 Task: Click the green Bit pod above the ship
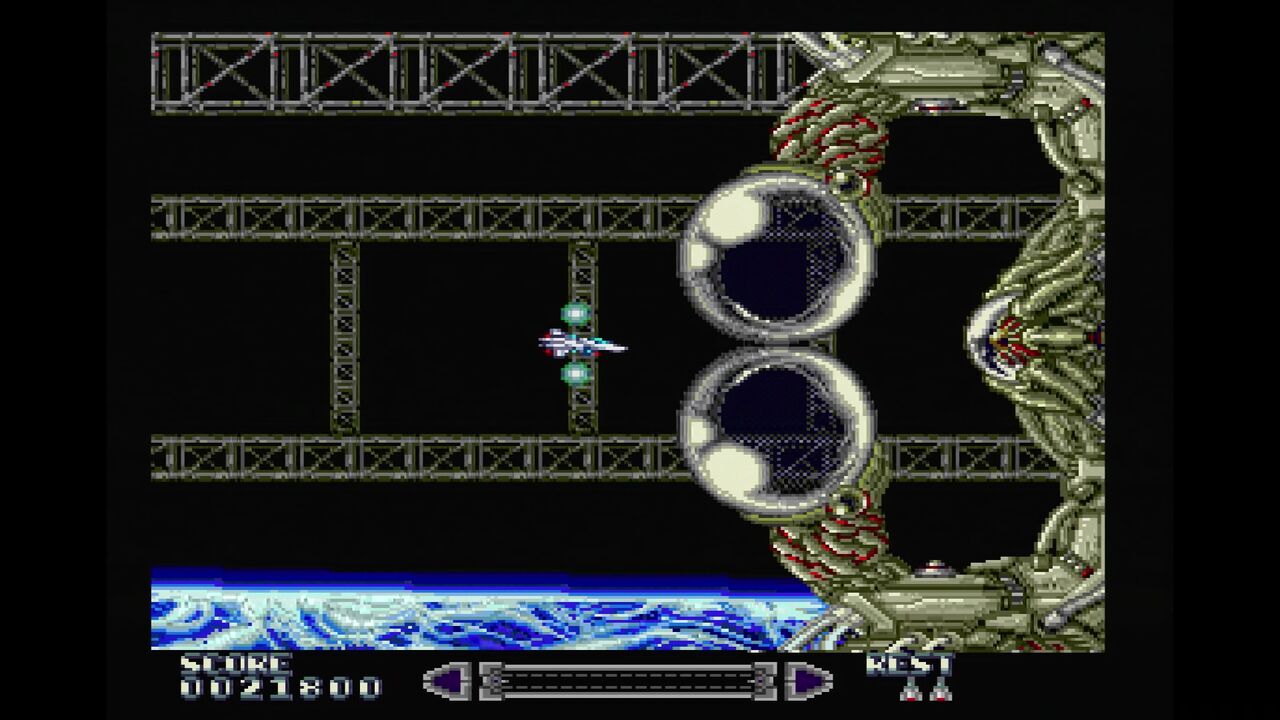[x=577, y=312]
